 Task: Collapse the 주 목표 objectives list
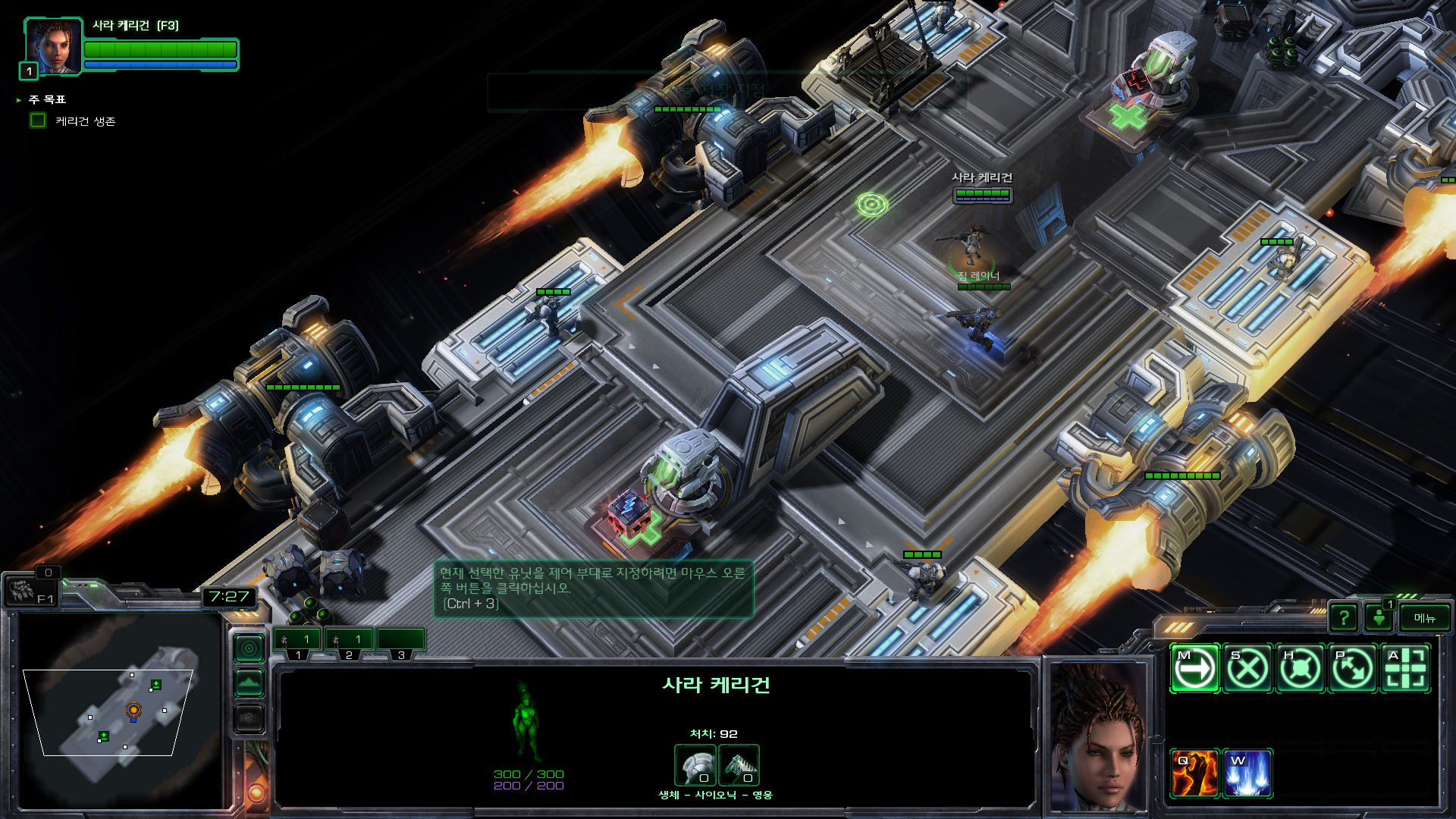tap(18, 100)
